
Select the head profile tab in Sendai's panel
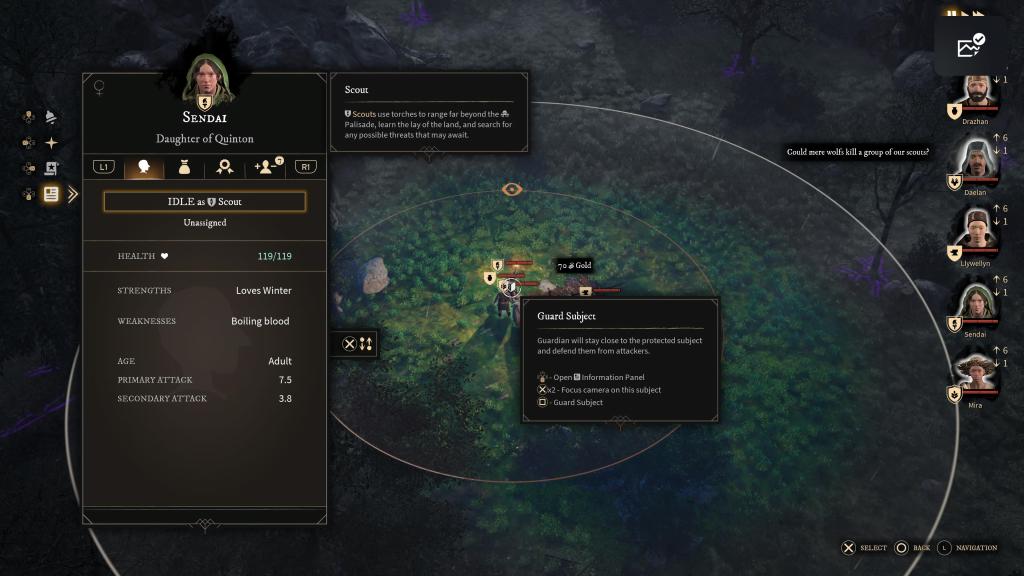[x=144, y=167]
